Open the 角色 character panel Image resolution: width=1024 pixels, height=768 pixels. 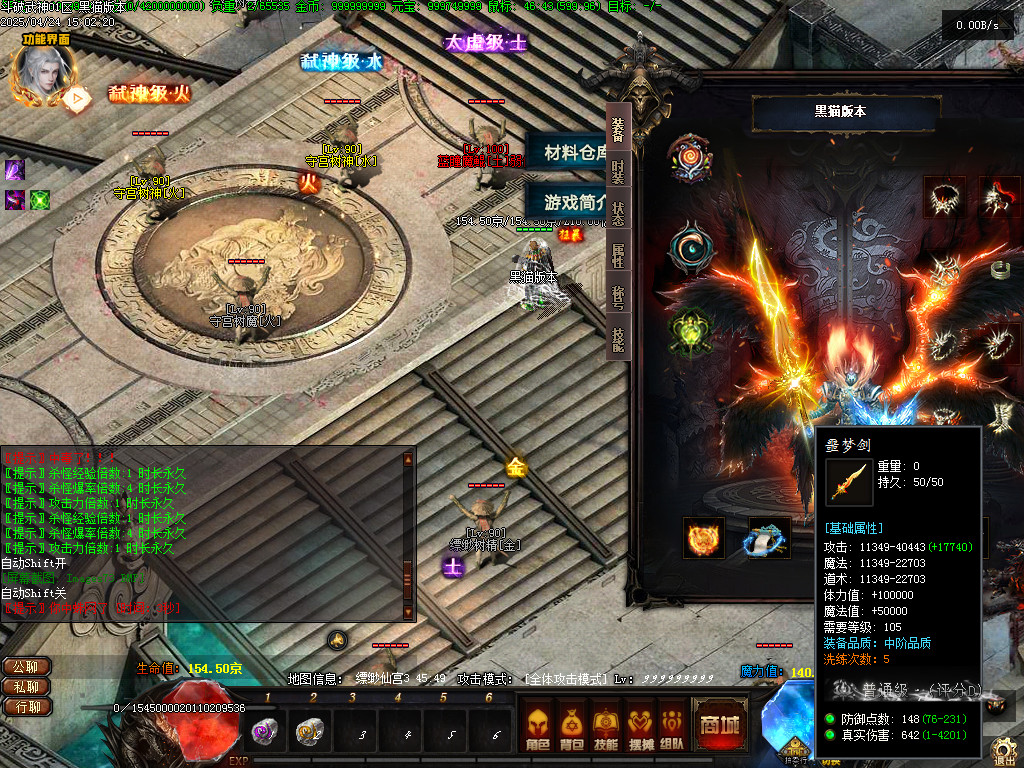point(537,724)
